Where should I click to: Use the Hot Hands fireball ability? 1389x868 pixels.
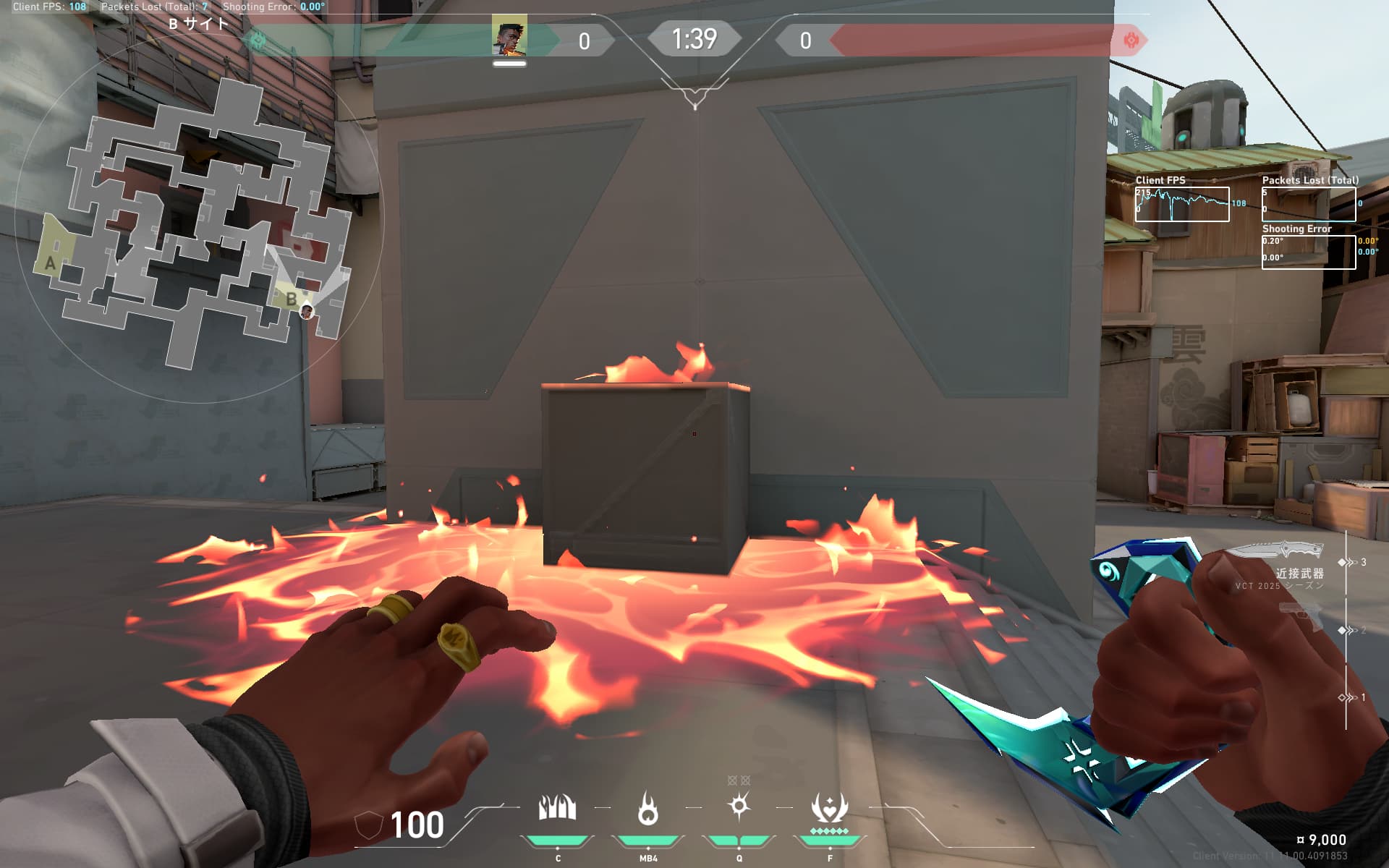(x=647, y=808)
